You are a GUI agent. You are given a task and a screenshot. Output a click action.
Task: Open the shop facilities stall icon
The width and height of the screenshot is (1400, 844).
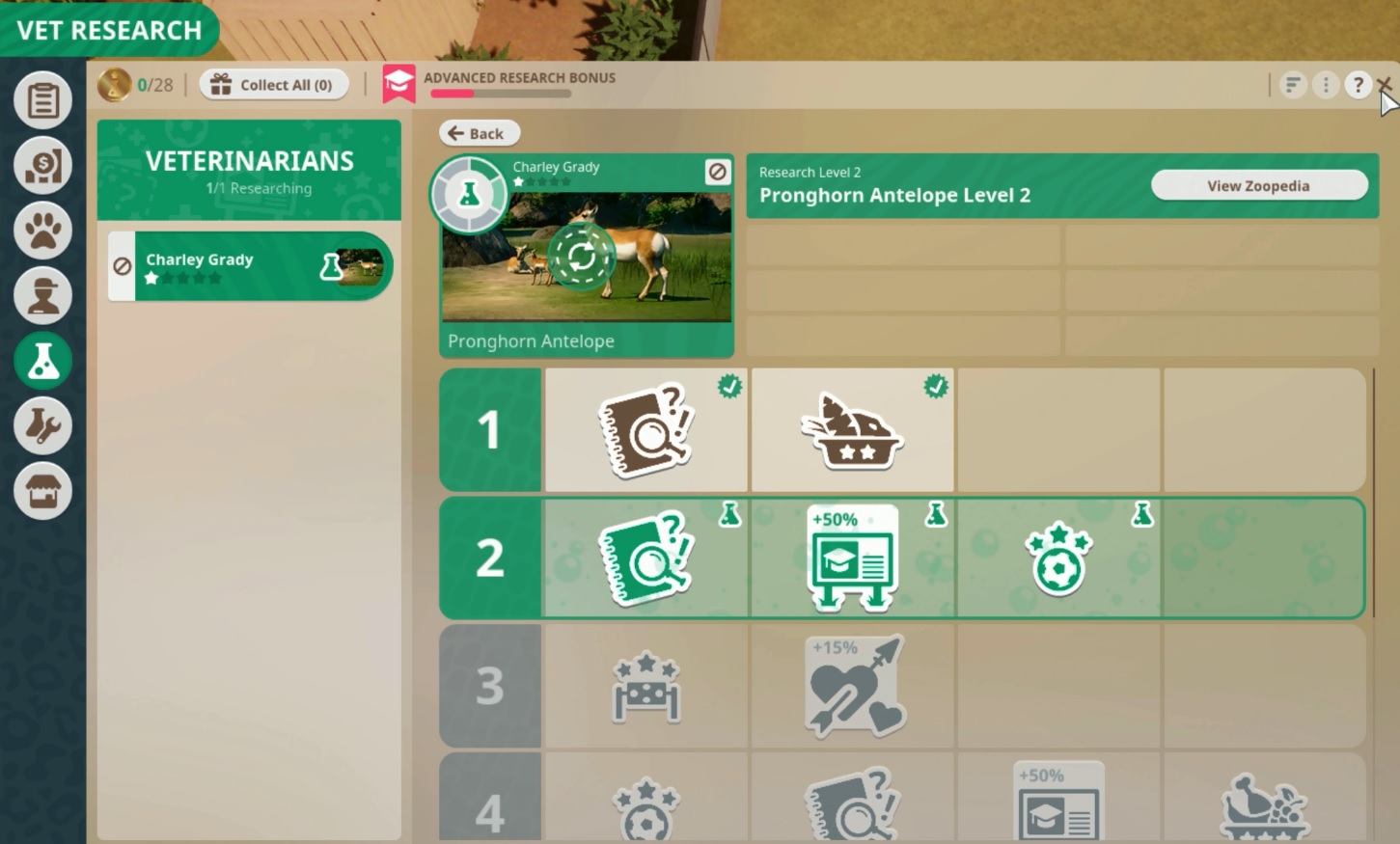[x=42, y=491]
